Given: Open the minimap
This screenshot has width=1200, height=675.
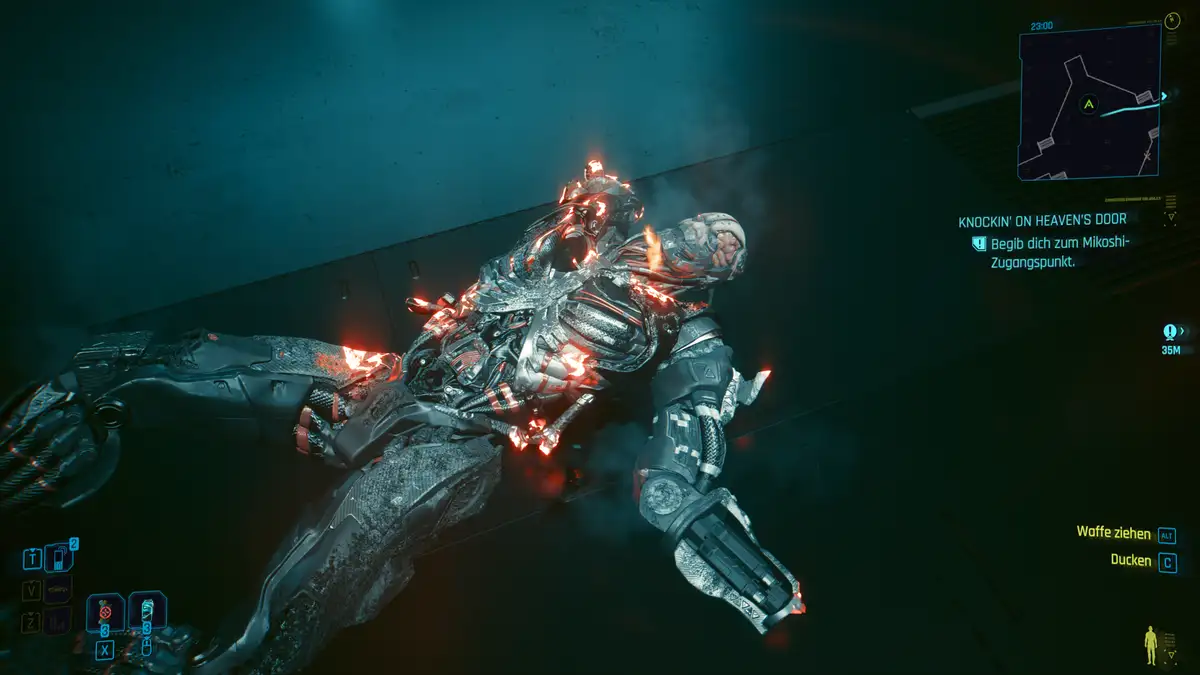Looking at the screenshot, I should (x=1089, y=103).
